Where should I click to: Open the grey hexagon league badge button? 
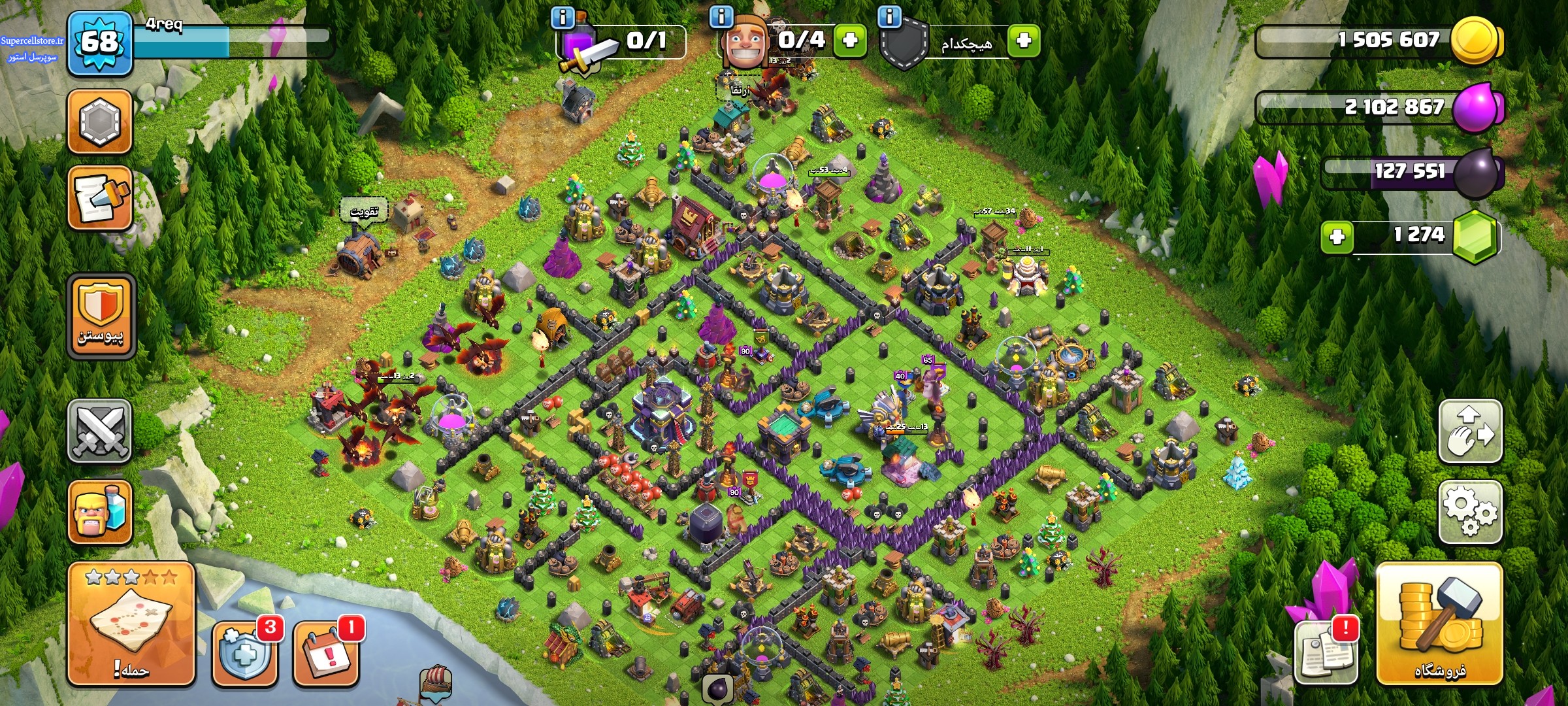click(100, 121)
